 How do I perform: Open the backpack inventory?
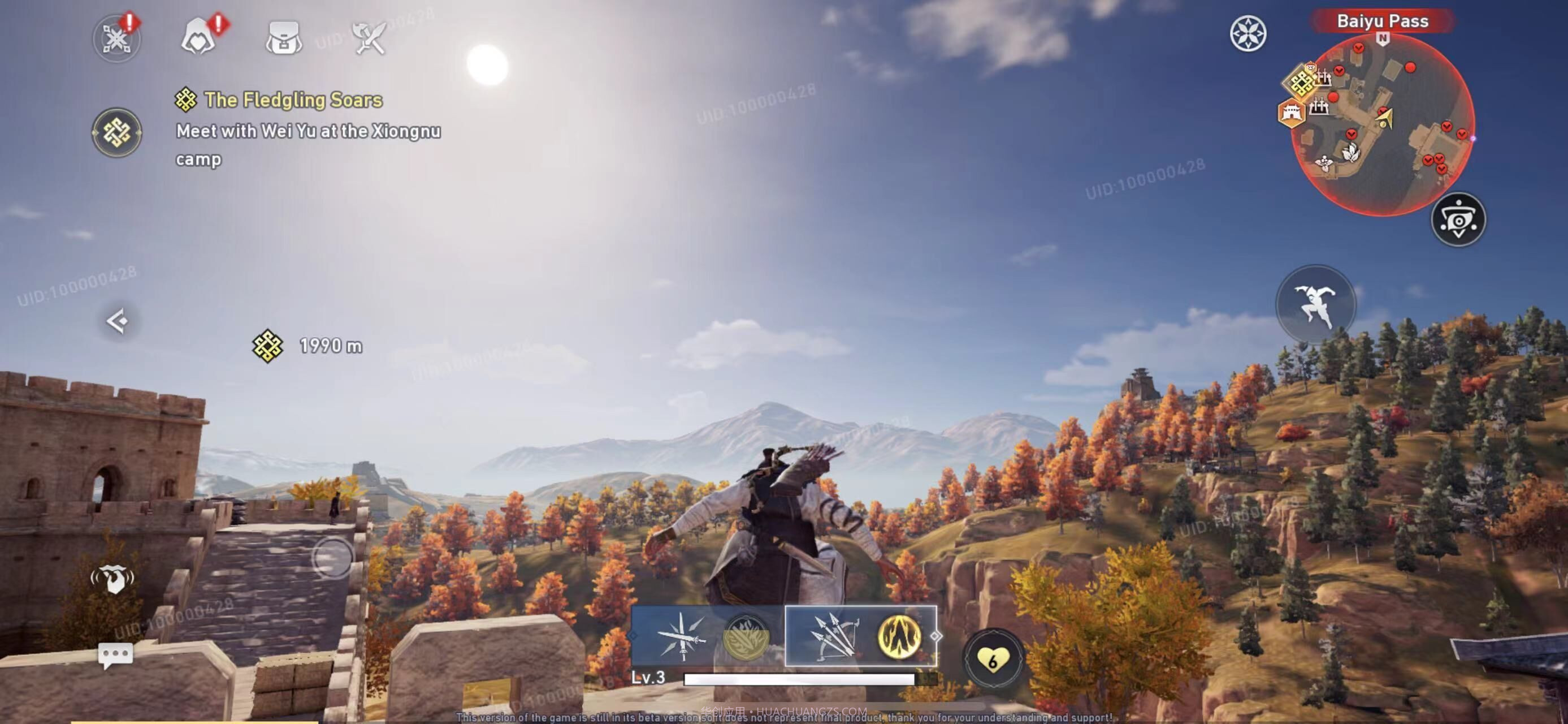284,38
